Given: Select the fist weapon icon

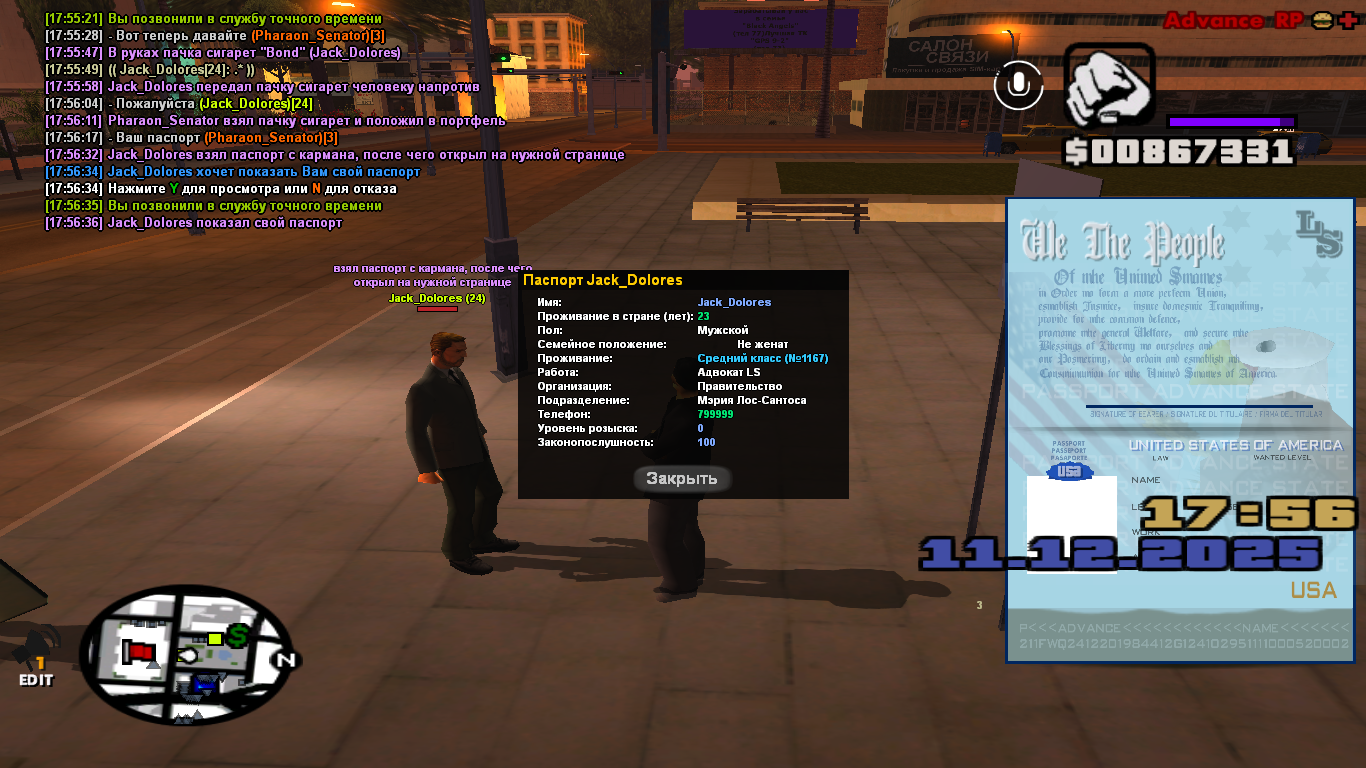Looking at the screenshot, I should pos(1109,88).
